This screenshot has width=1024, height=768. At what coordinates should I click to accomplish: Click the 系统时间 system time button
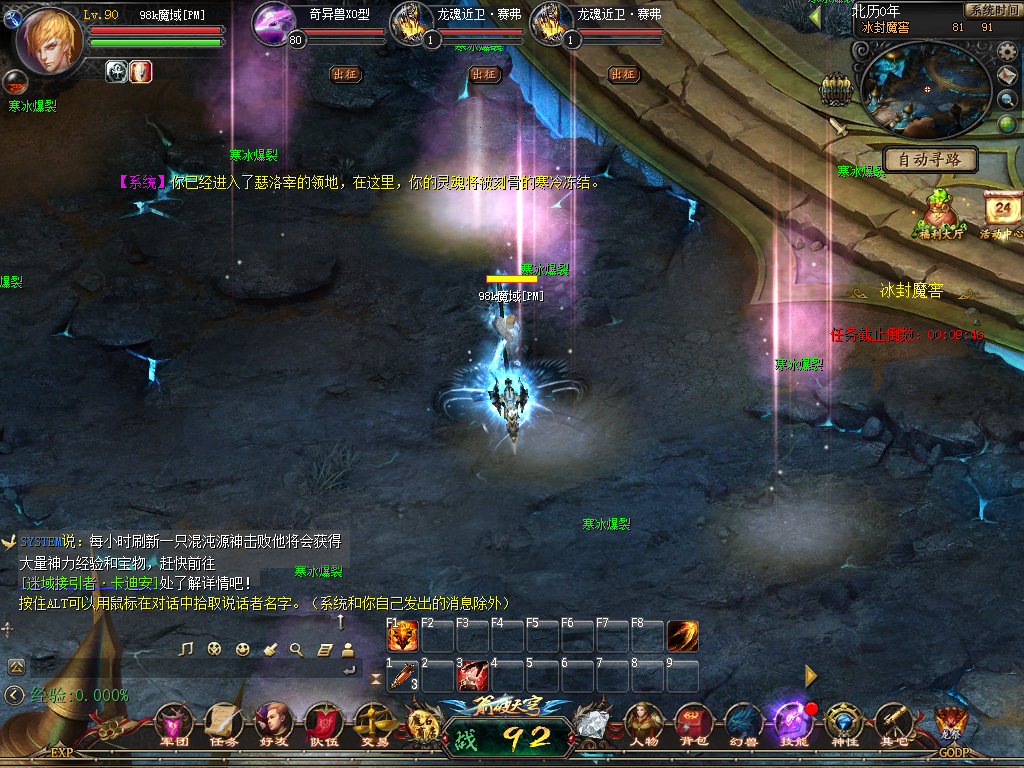click(x=992, y=10)
